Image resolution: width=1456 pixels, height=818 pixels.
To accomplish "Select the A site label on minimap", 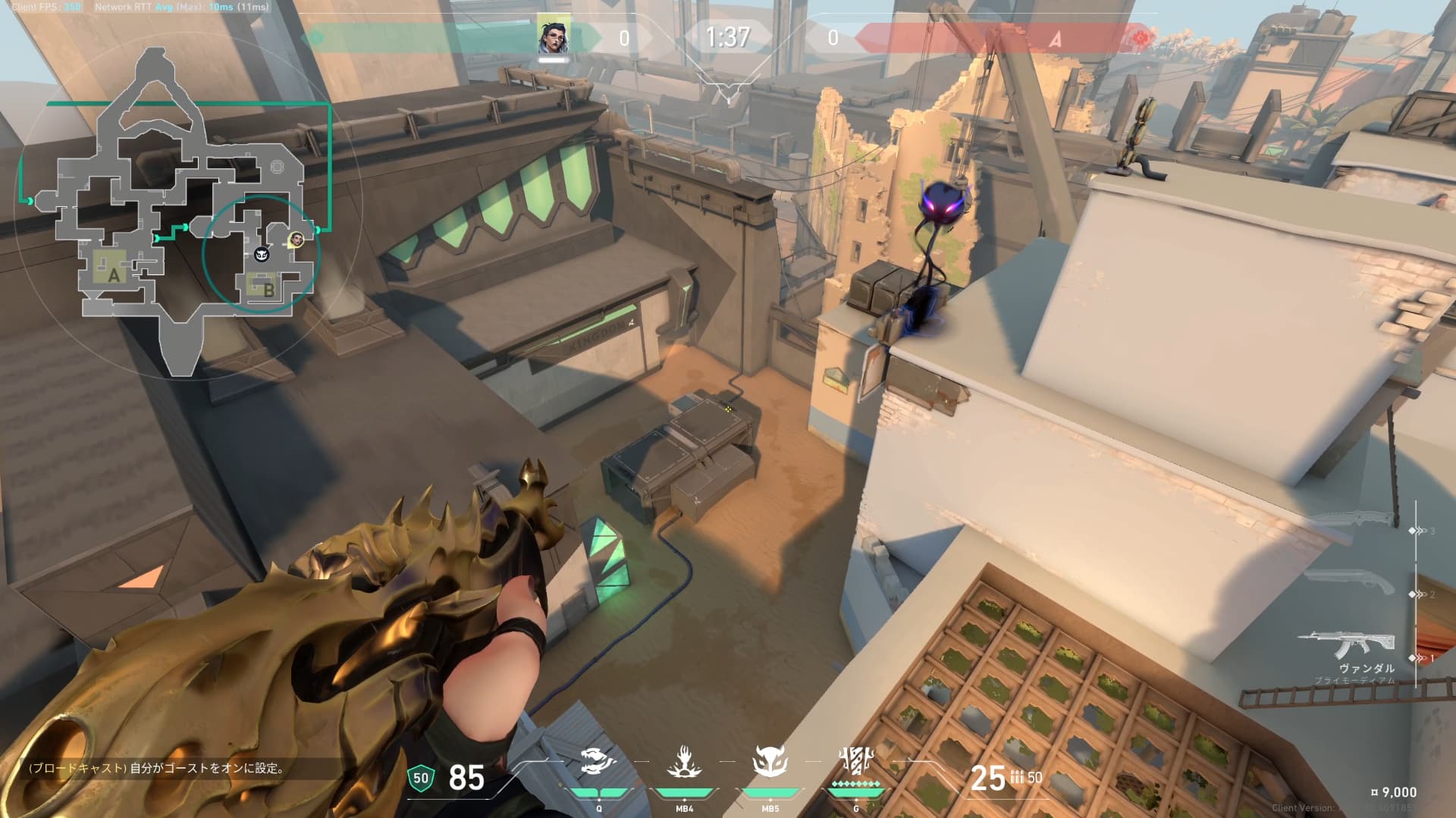I will coord(114,274).
